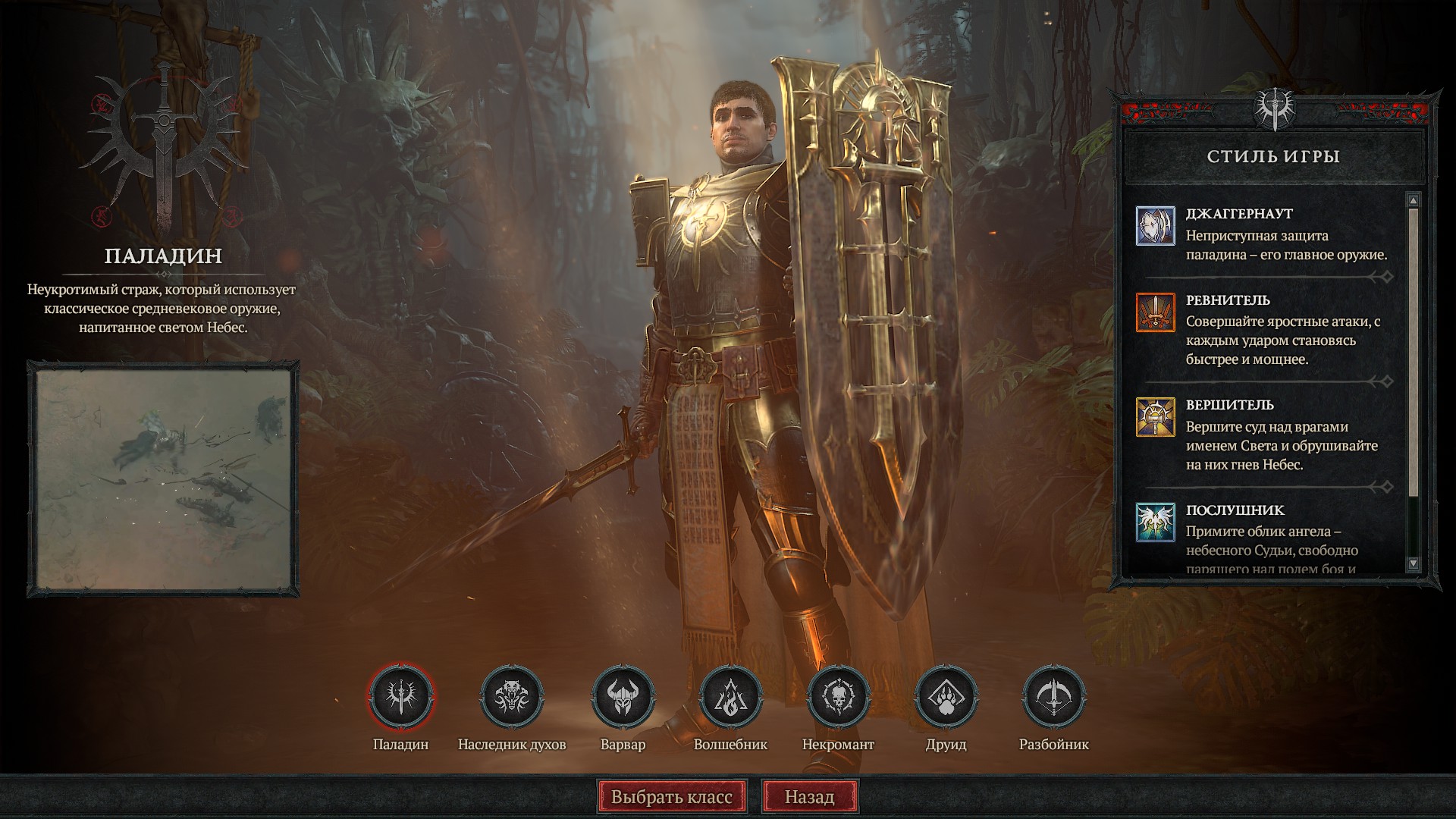Switch to the Некромант class
Screen dimensions: 1456x819
pos(838,696)
